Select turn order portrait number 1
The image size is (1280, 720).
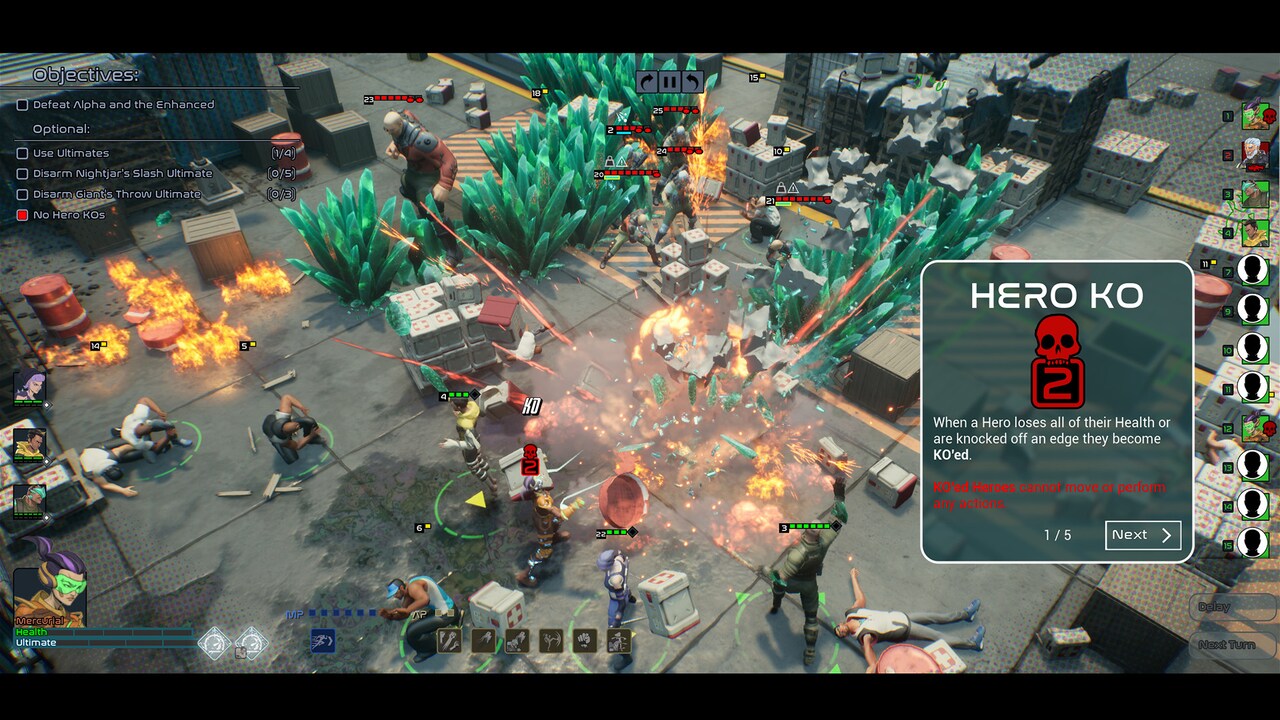pyautogui.click(x=1255, y=116)
